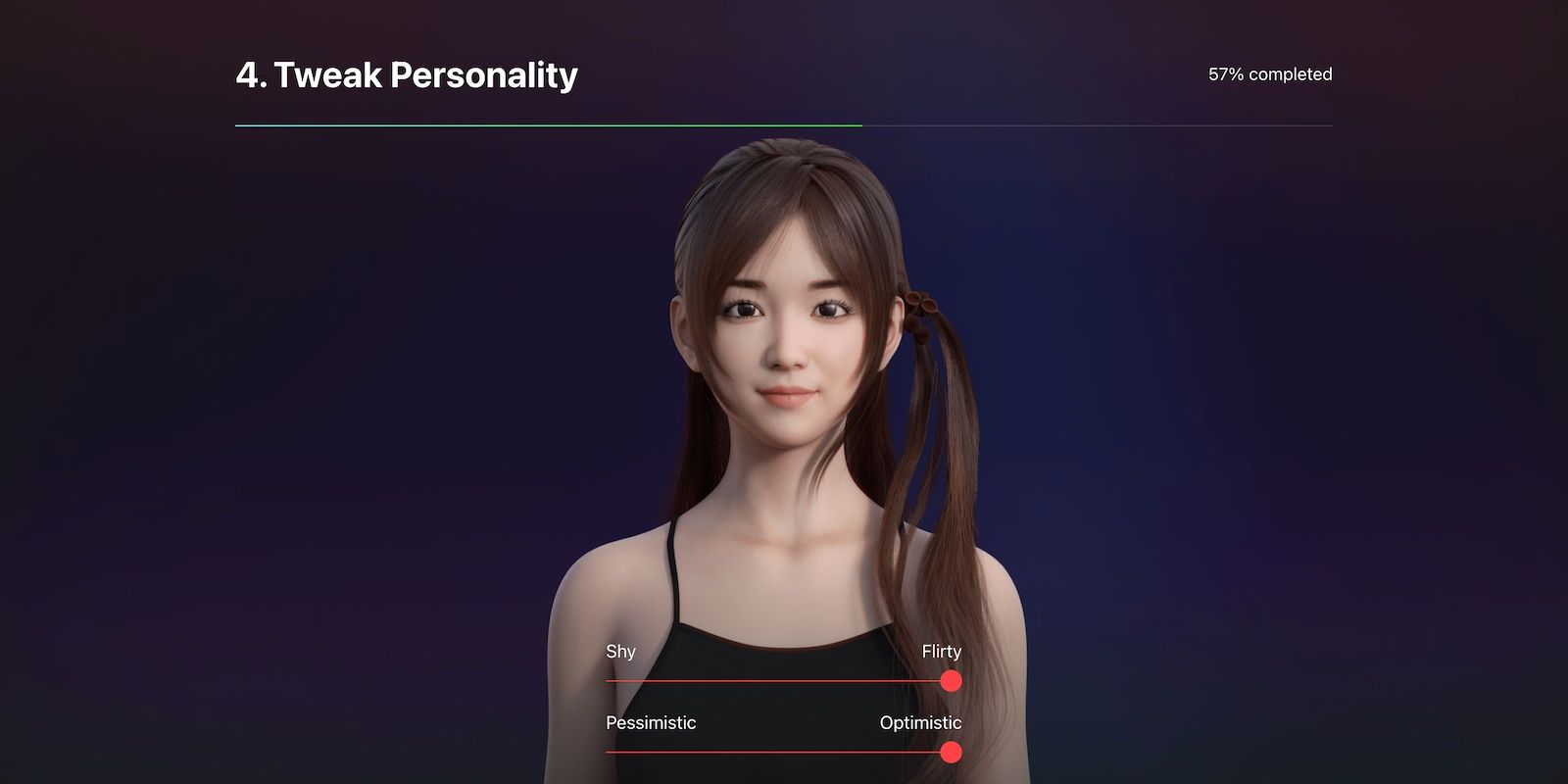
Task: Click the 'Optimistic' label
Action: [x=919, y=722]
